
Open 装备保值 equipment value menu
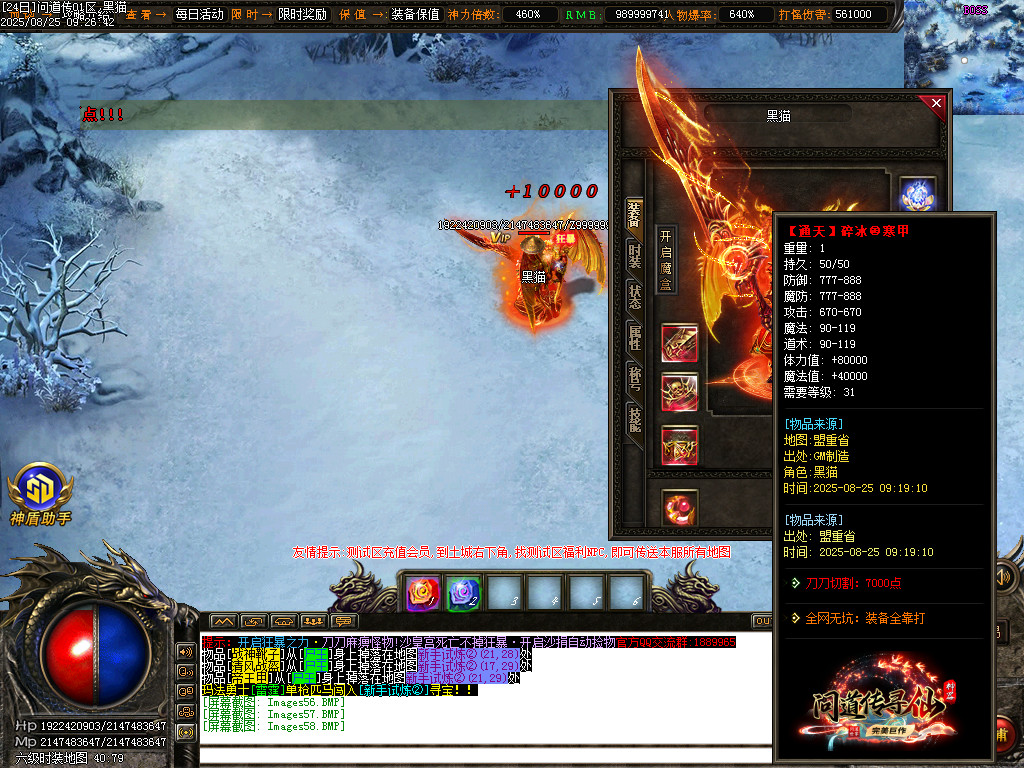click(x=415, y=14)
